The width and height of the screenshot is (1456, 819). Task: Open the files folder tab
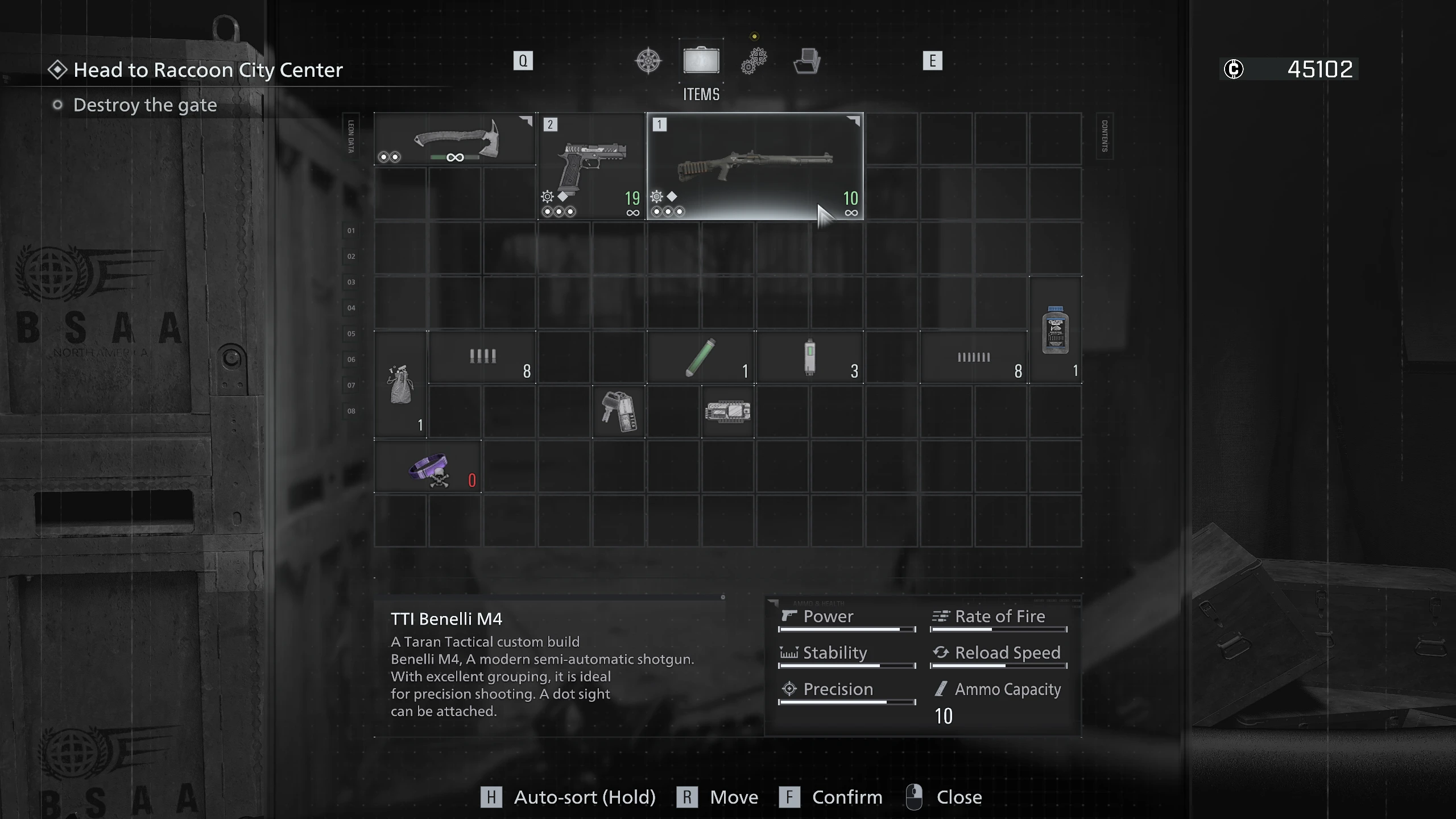pos(806,61)
